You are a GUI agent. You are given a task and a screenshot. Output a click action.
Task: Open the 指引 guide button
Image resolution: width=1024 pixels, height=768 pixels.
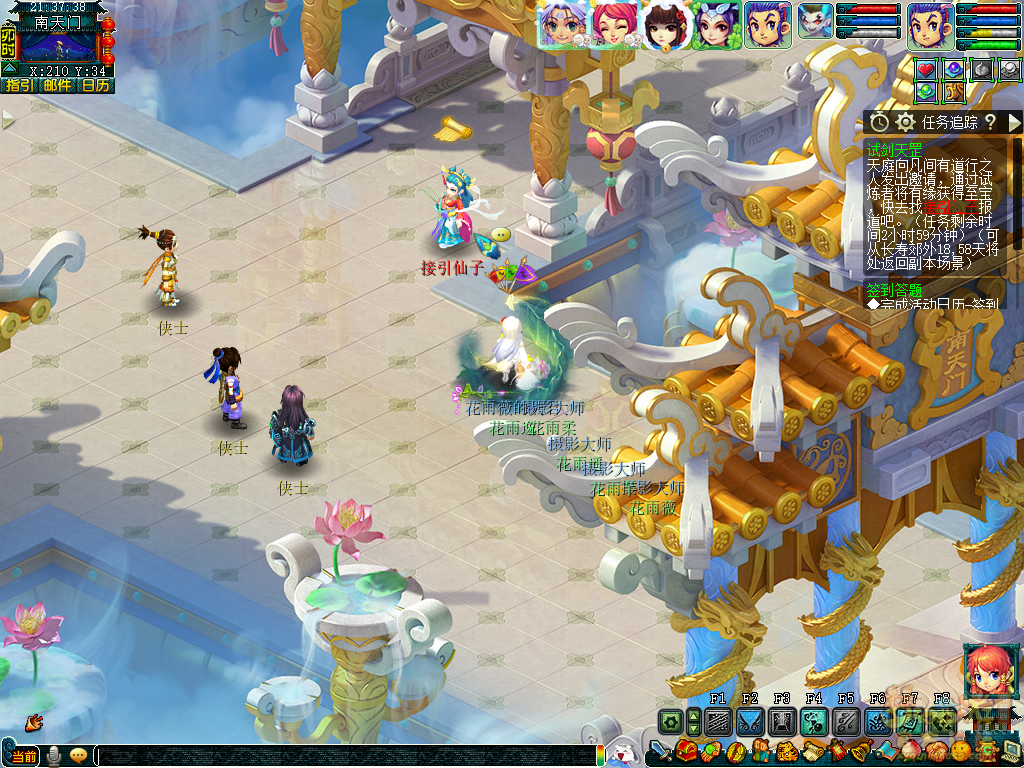pos(18,86)
